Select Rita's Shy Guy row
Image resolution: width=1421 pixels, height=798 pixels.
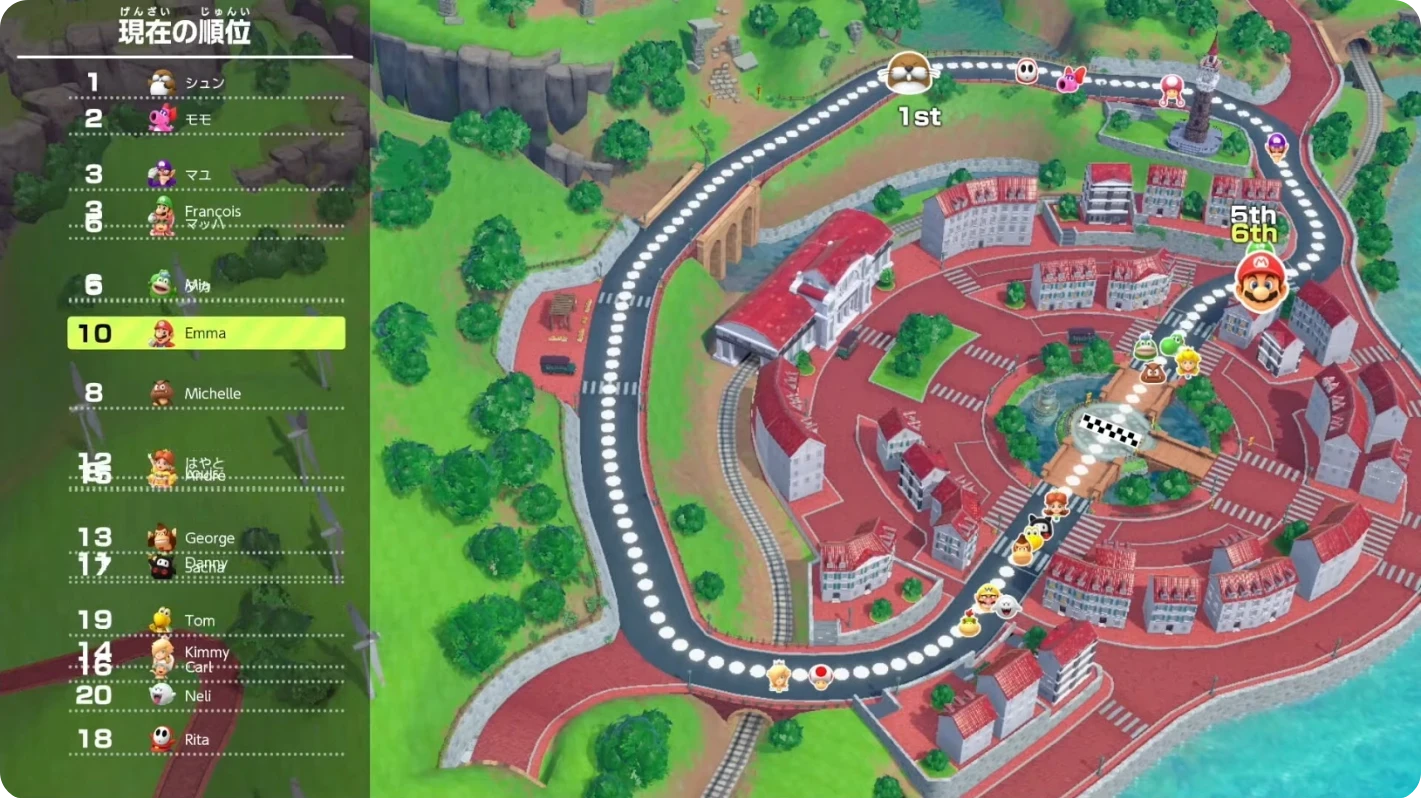[x=206, y=739]
